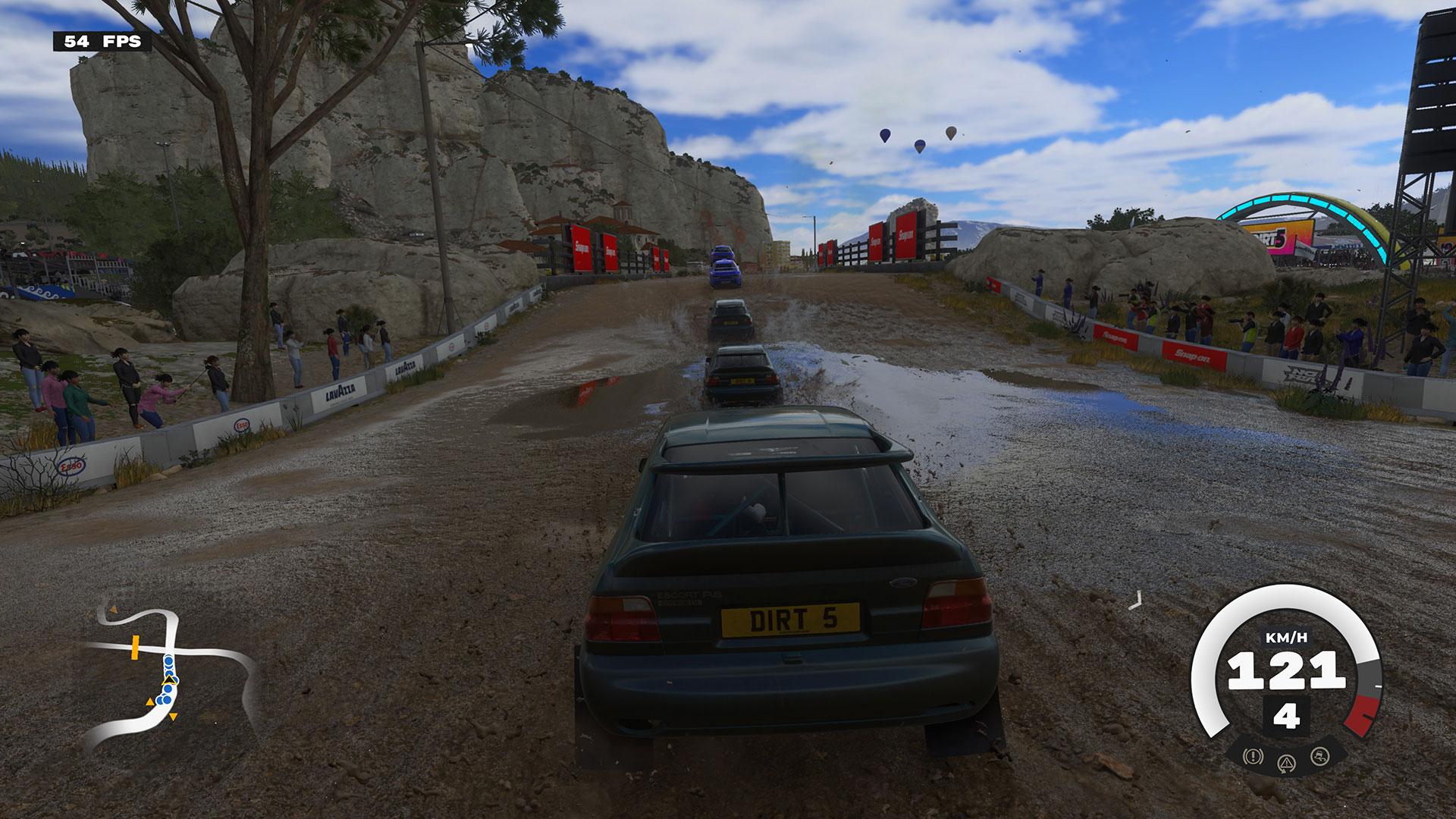The width and height of the screenshot is (1456, 819).
Task: Click the player position arrow on the minimap
Action: pos(168,680)
